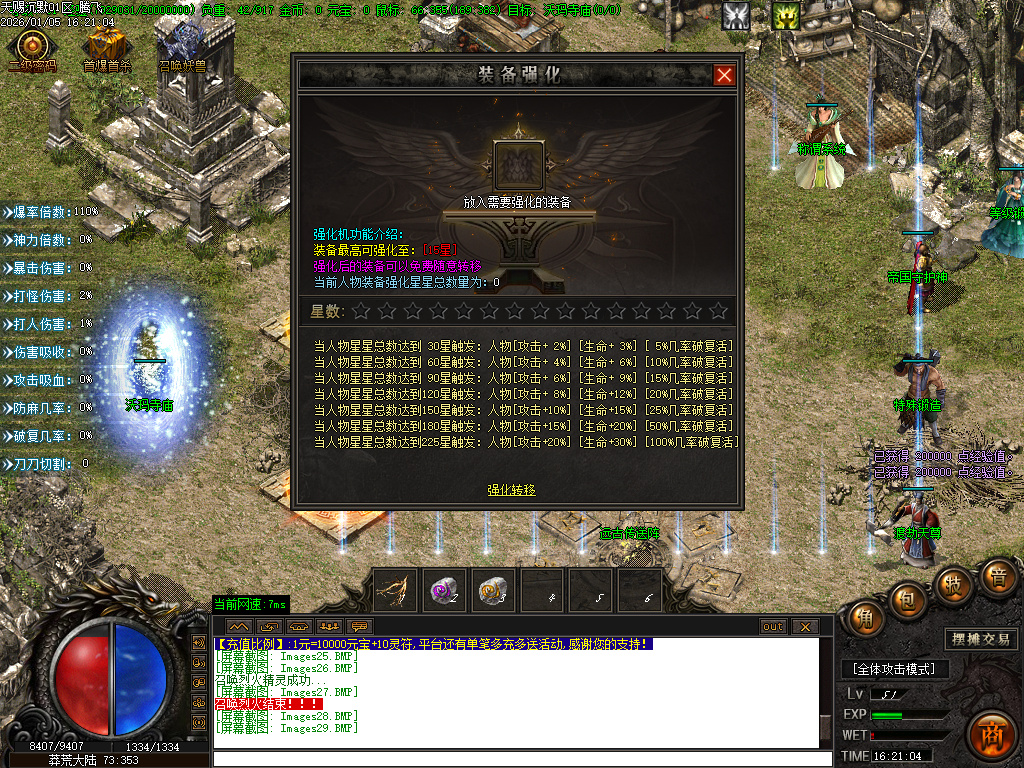Open the 音 sound round button
Screen dimensions: 1024x768
point(997,577)
